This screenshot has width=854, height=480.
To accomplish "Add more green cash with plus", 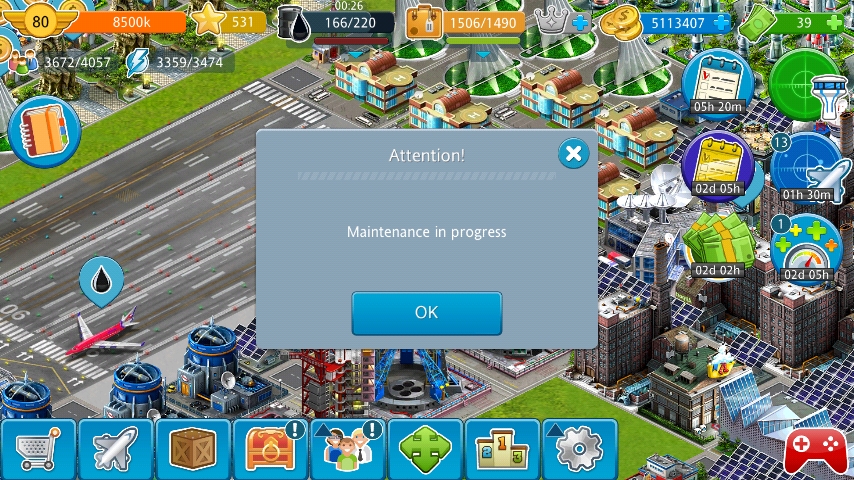I will 834,22.
